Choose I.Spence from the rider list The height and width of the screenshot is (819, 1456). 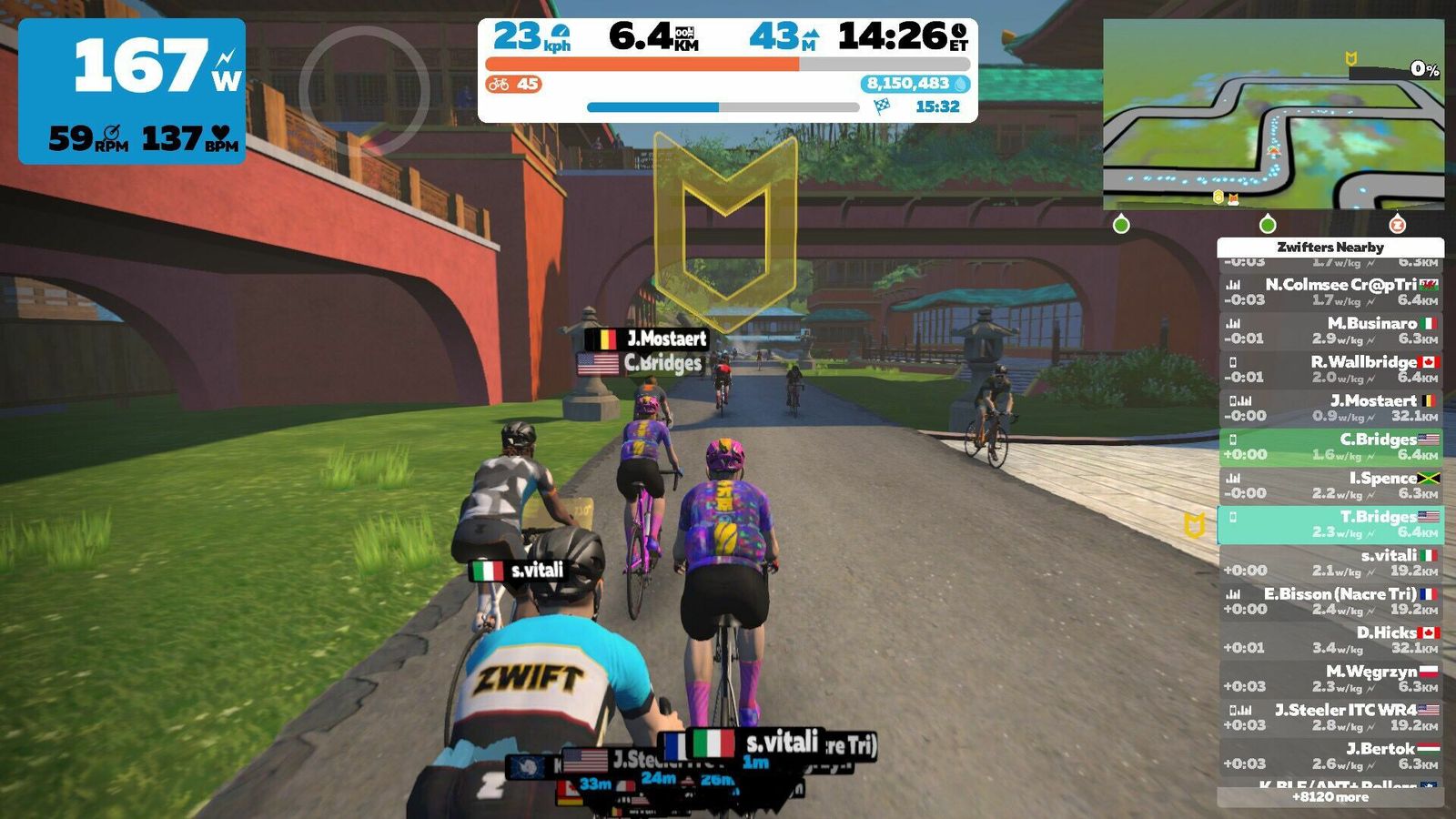click(1330, 485)
